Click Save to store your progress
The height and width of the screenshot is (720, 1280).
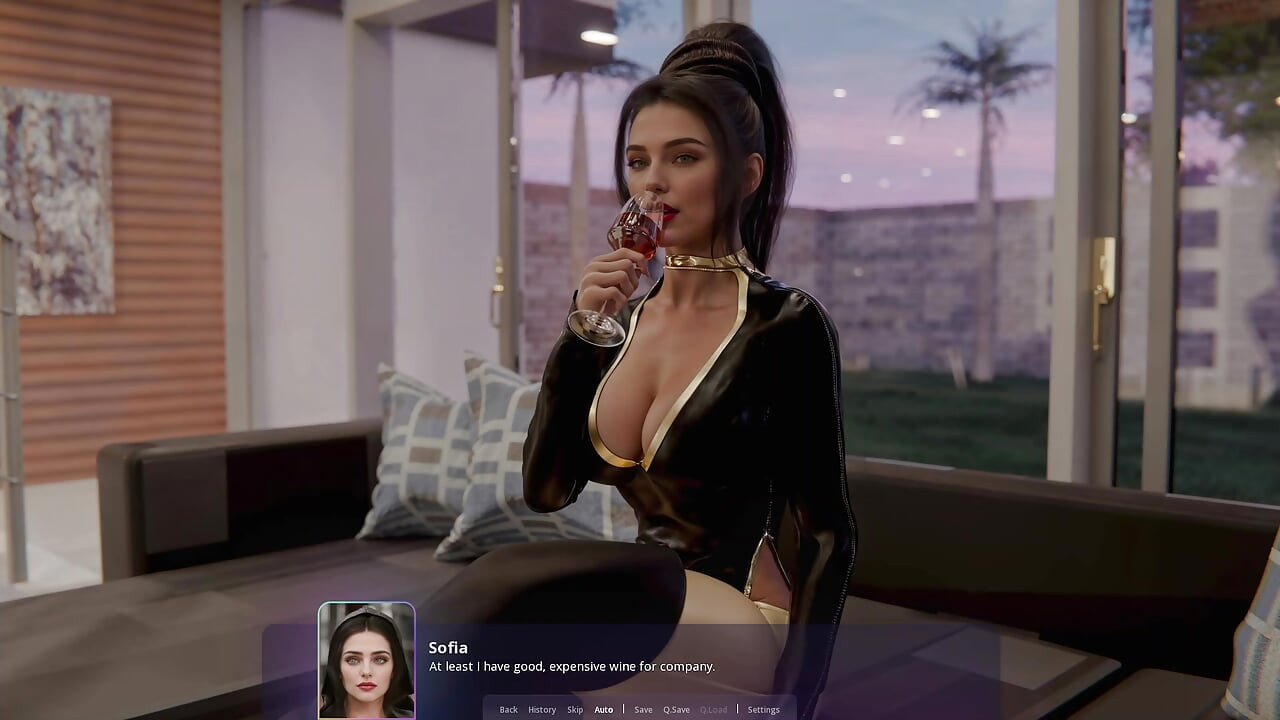(643, 709)
